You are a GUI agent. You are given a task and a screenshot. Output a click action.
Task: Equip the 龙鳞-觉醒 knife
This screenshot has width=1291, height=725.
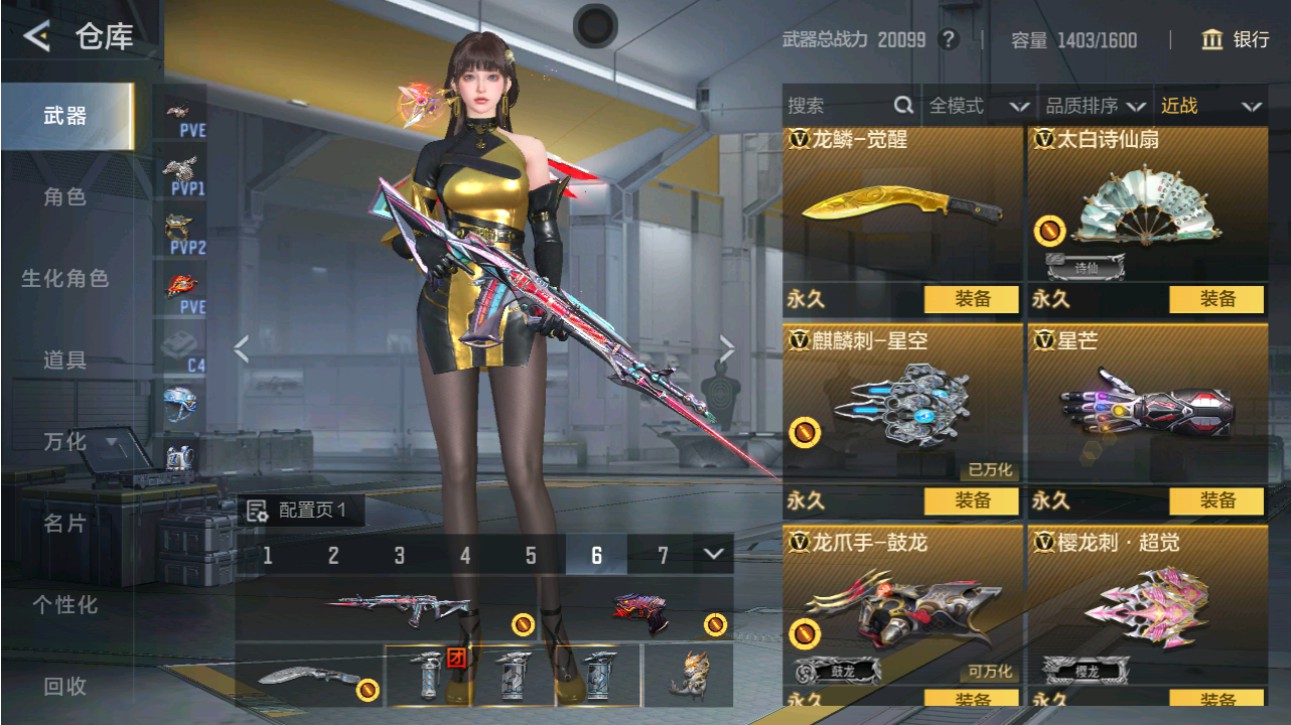coord(971,299)
